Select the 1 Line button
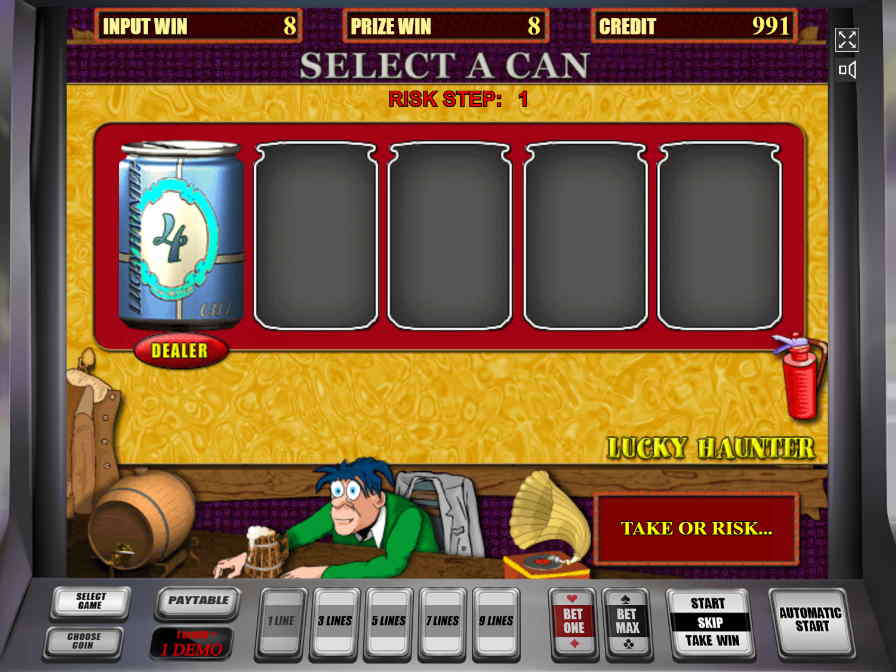Image resolution: width=896 pixels, height=672 pixels. pyautogui.click(x=283, y=620)
